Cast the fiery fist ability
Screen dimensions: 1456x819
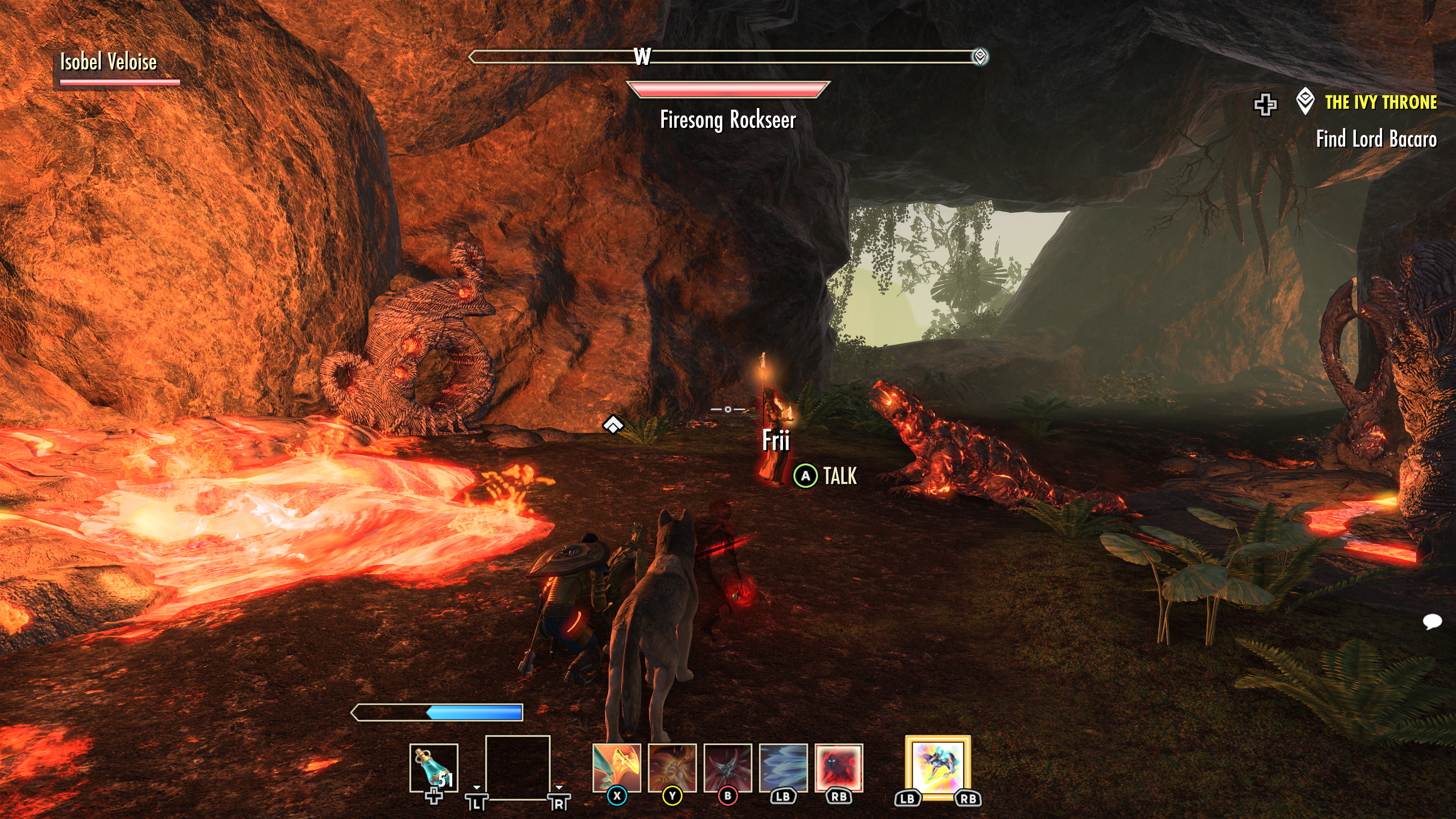(672, 767)
